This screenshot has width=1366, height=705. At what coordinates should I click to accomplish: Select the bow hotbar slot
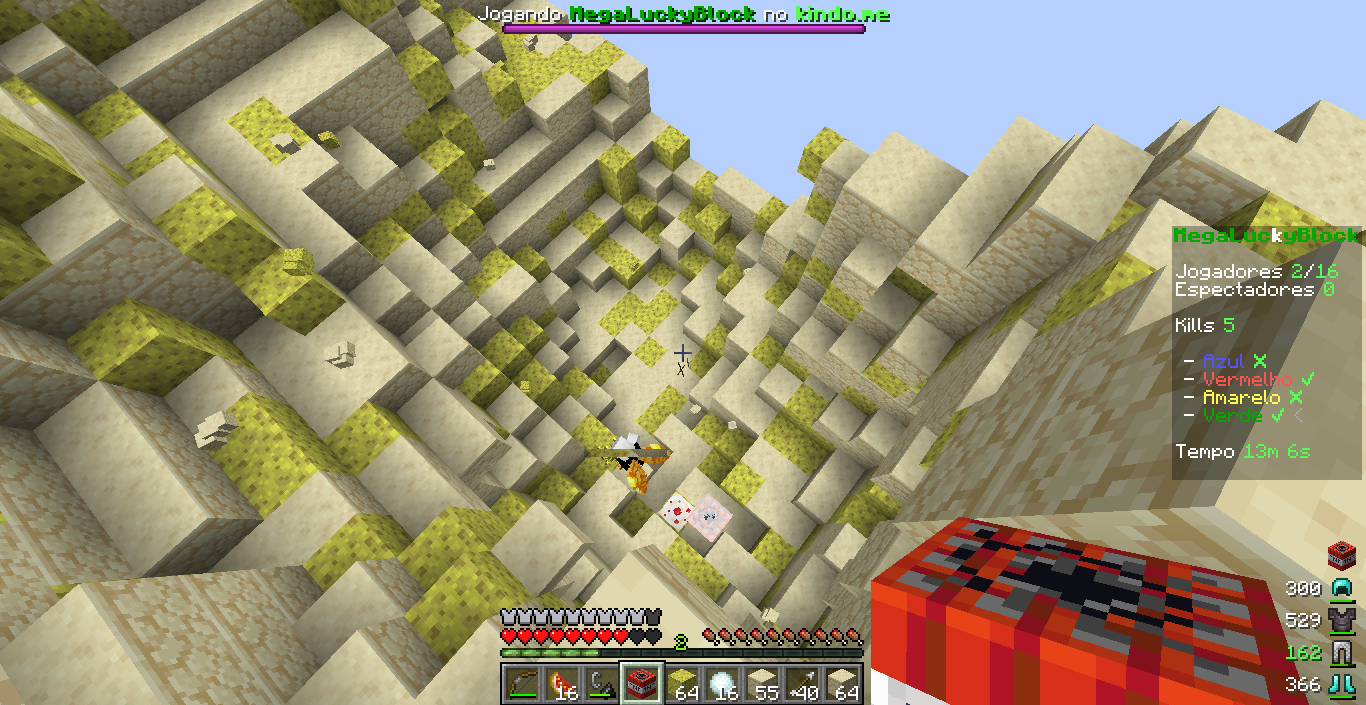(520, 684)
